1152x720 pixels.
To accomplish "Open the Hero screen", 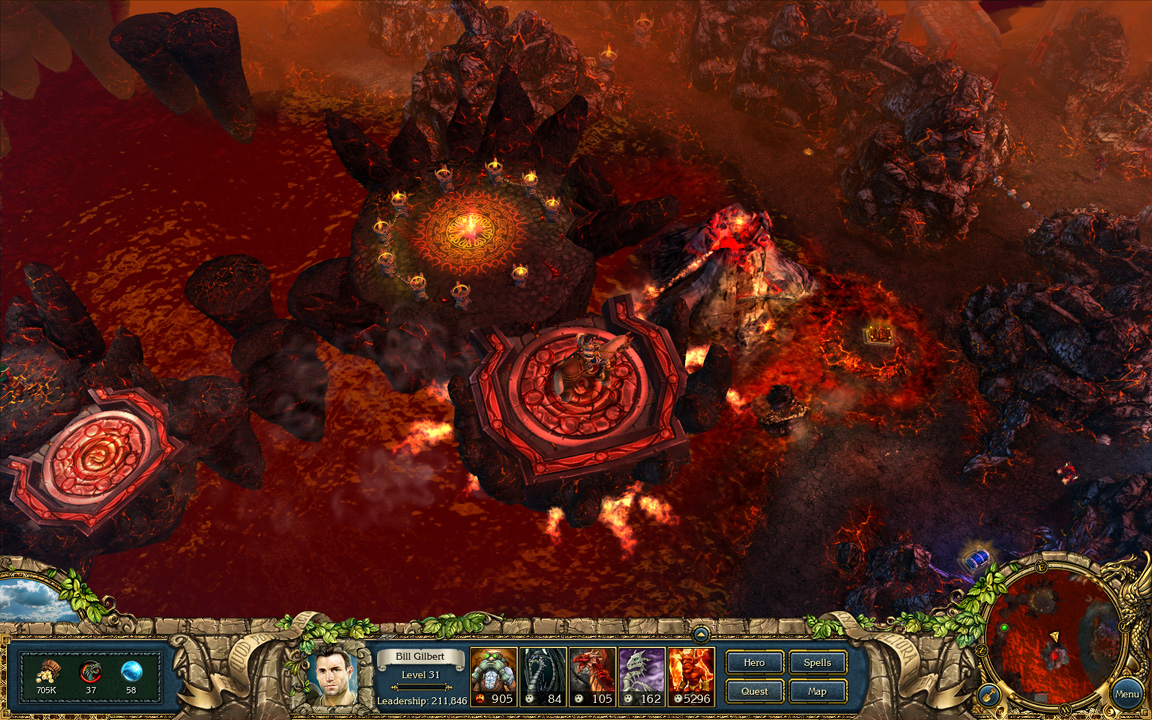I will (754, 662).
